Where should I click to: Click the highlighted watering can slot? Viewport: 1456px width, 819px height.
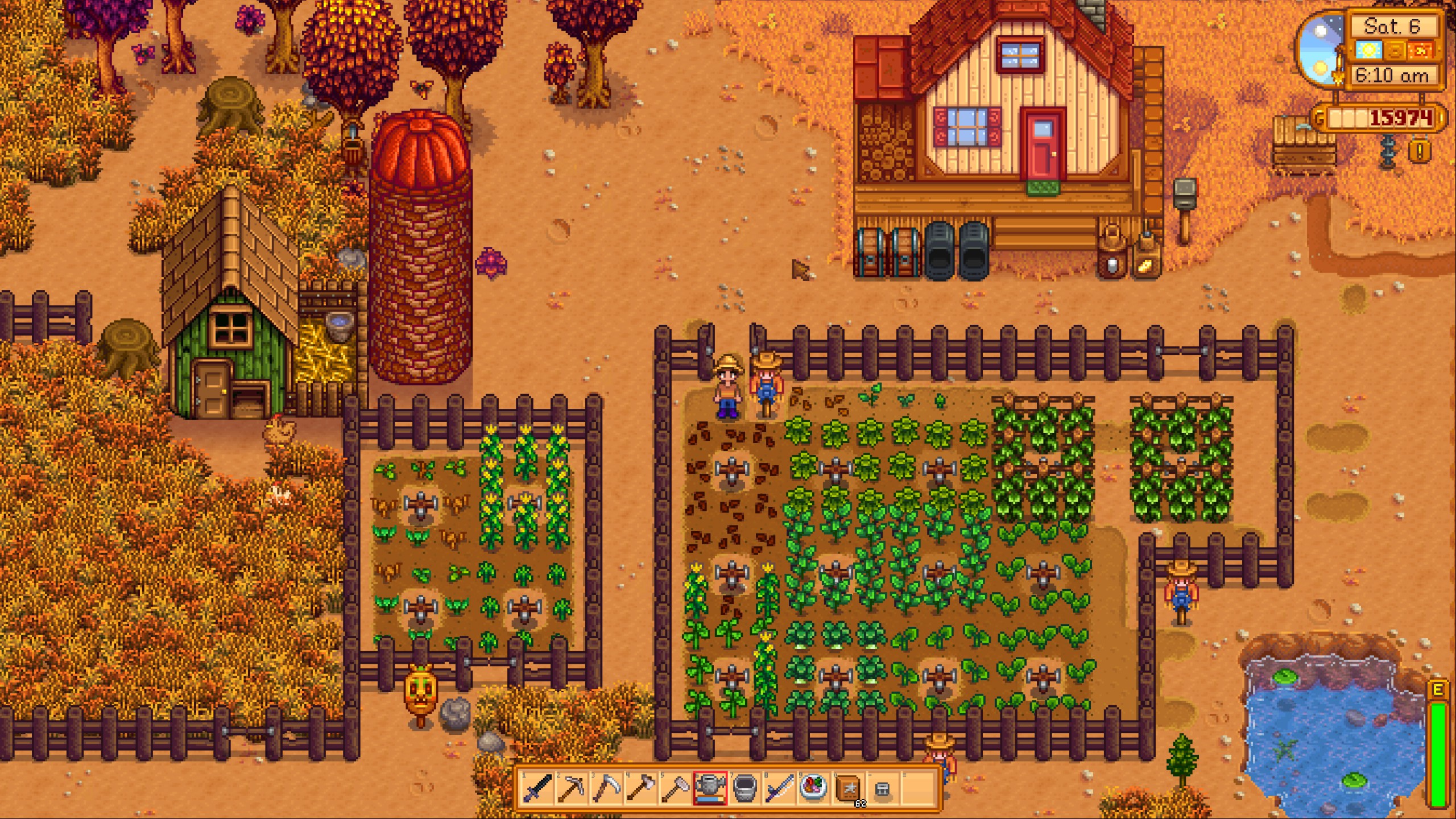pyautogui.click(x=710, y=788)
